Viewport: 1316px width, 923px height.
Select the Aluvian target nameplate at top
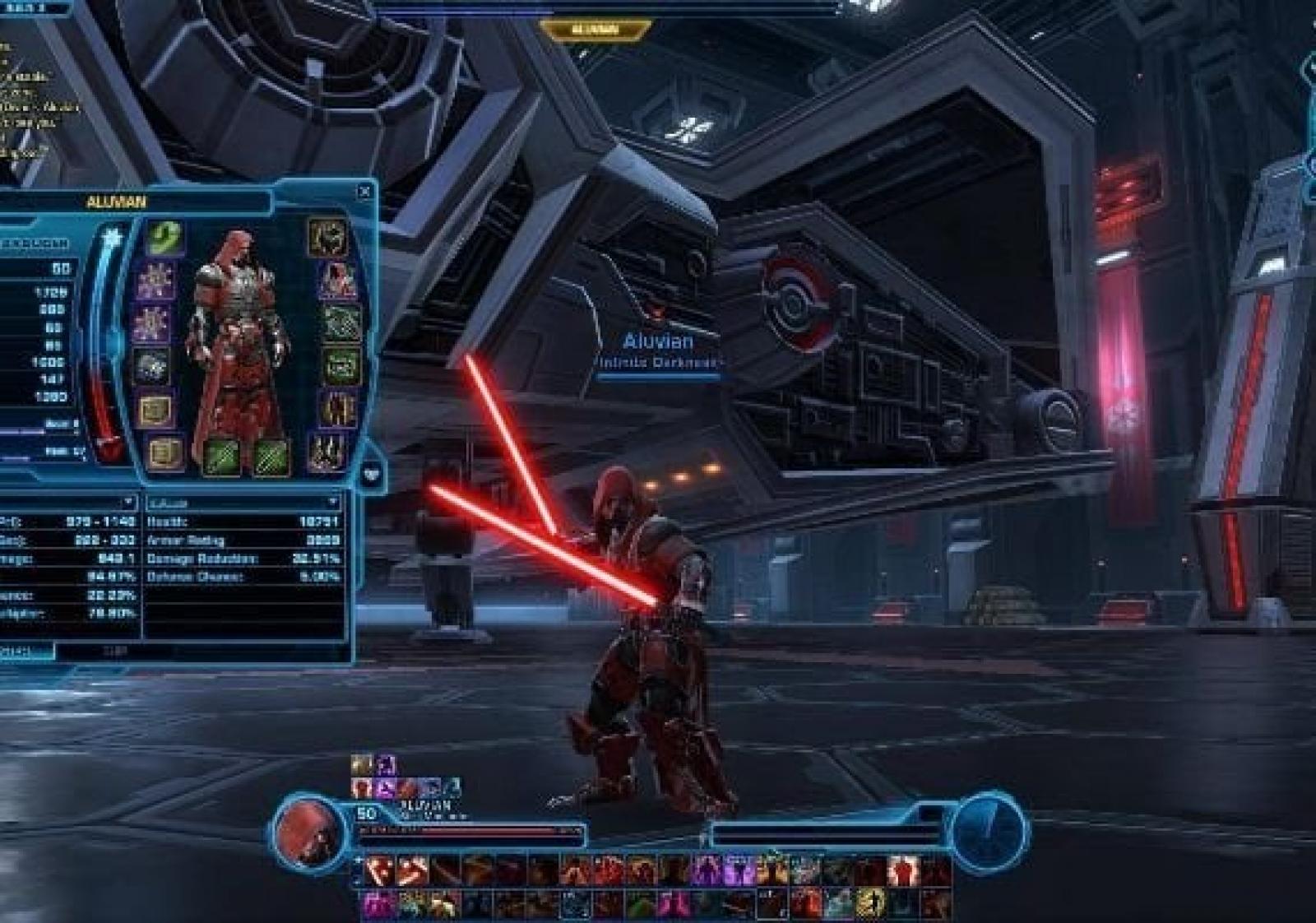coord(595,30)
